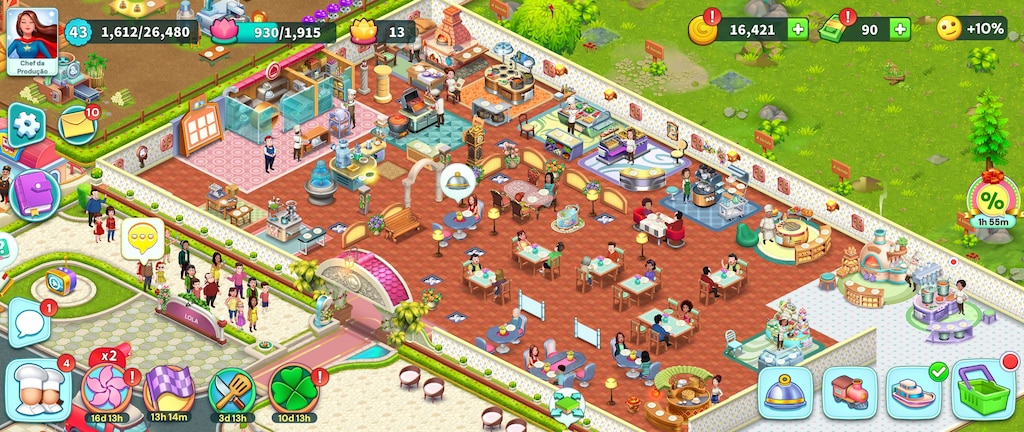This screenshot has height=432, width=1024.
Task: Open the chat bubble icon
Action: pyautogui.click(x=28, y=324)
